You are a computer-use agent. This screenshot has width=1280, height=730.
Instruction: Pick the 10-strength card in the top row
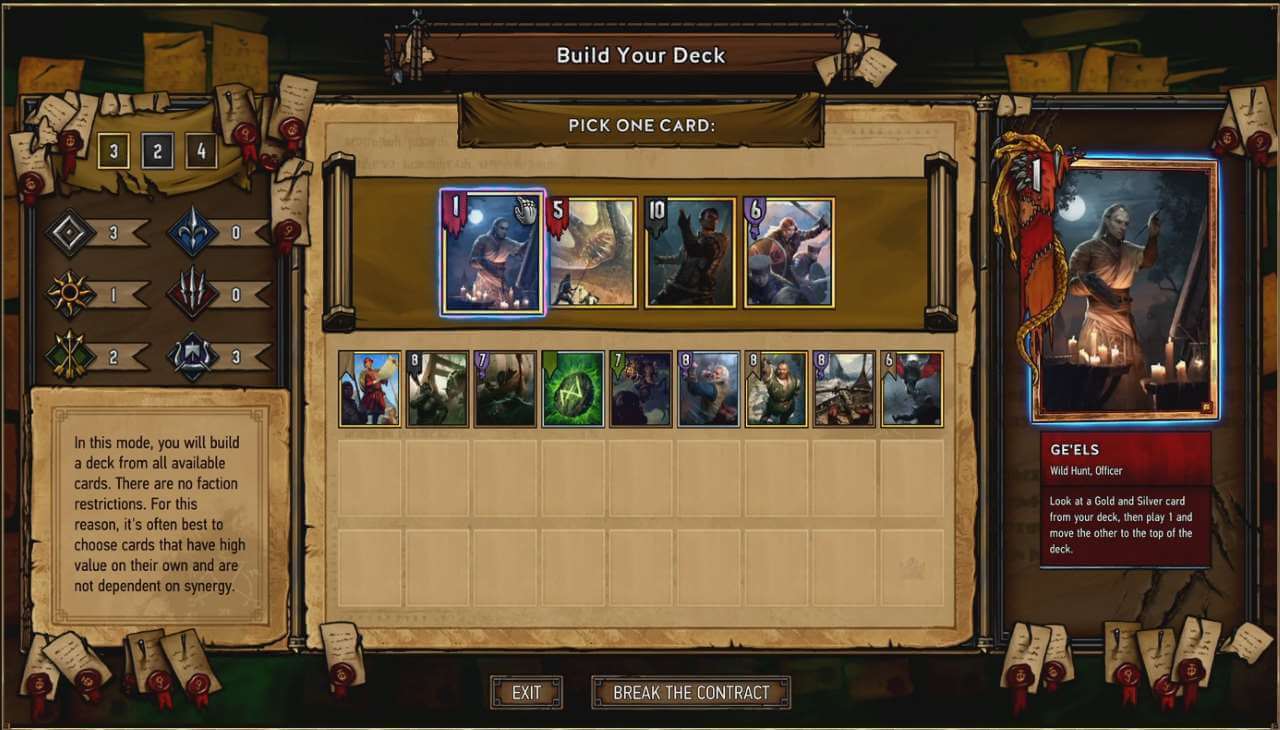pyautogui.click(x=689, y=253)
